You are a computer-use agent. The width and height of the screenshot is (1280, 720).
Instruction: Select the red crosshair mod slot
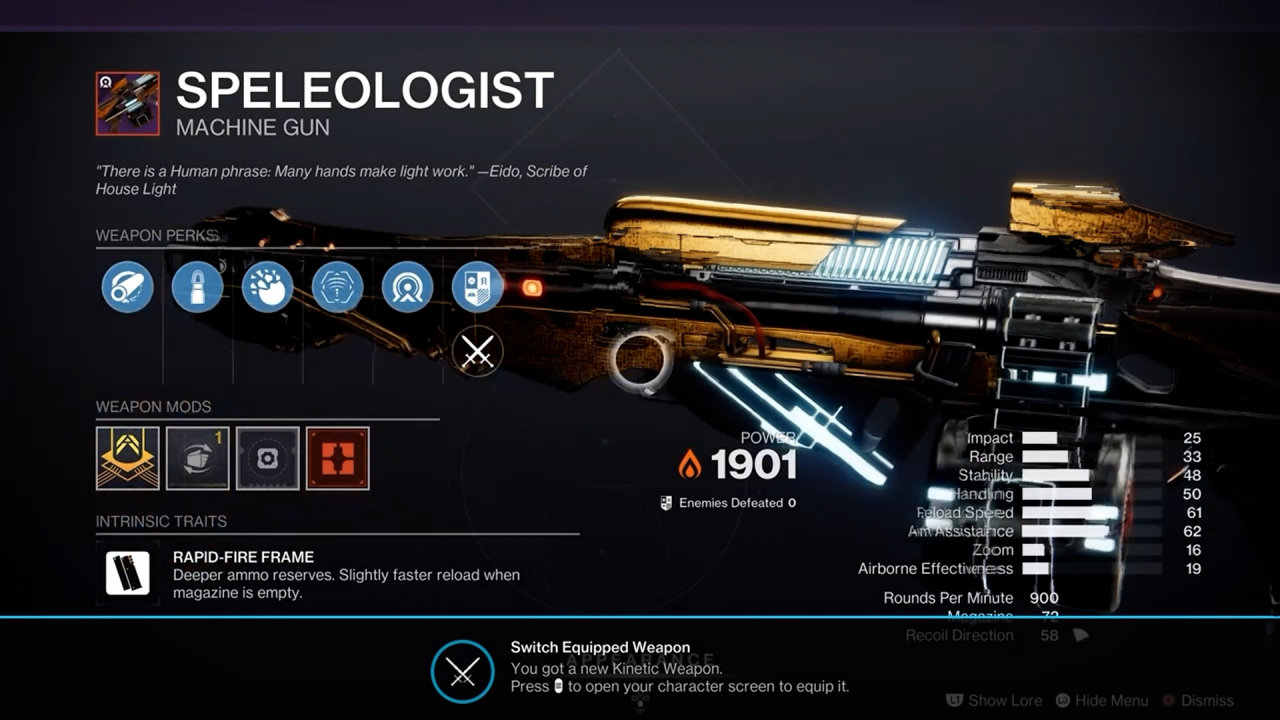pos(337,458)
